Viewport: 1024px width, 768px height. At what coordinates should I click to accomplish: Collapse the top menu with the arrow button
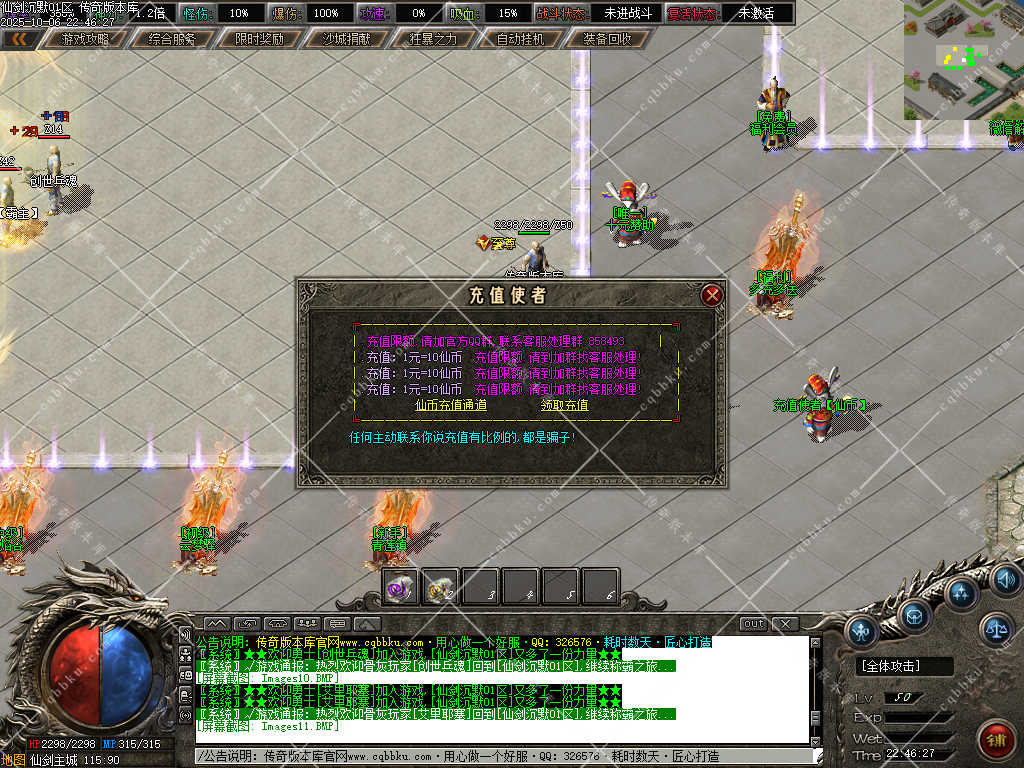coord(19,39)
